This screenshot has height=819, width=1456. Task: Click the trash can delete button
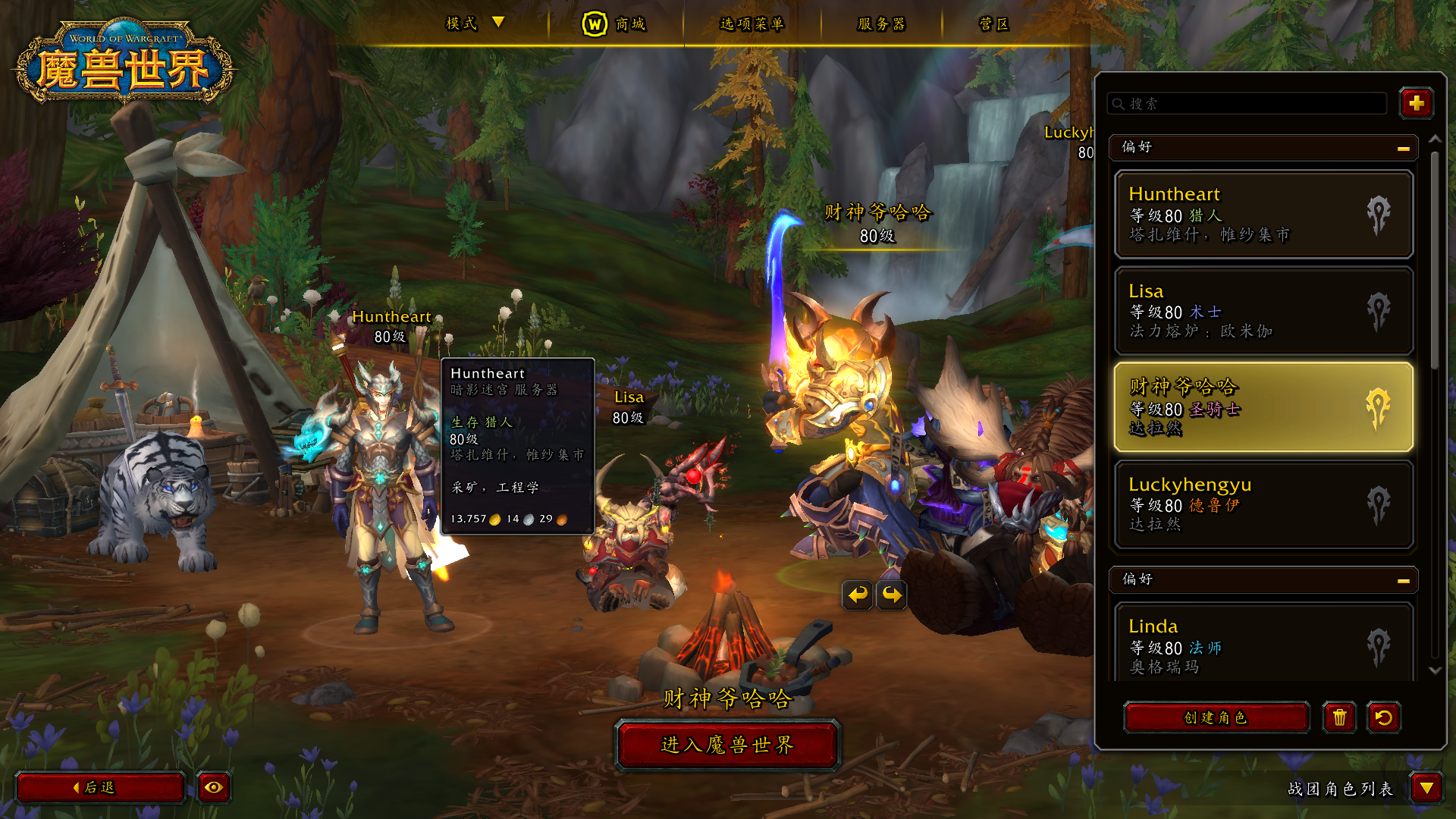point(1339,717)
